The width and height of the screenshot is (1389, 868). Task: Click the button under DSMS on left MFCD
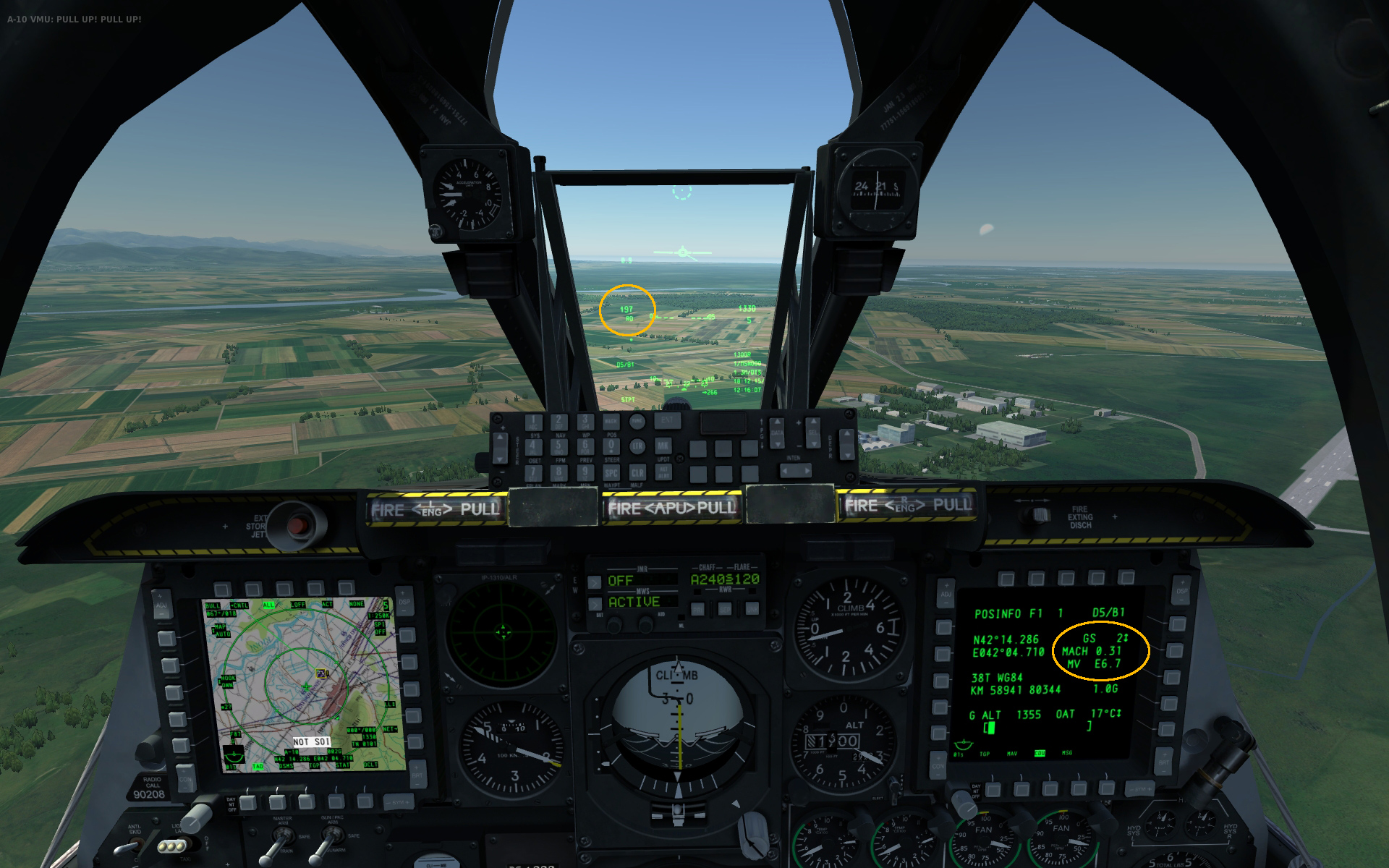coord(277,801)
